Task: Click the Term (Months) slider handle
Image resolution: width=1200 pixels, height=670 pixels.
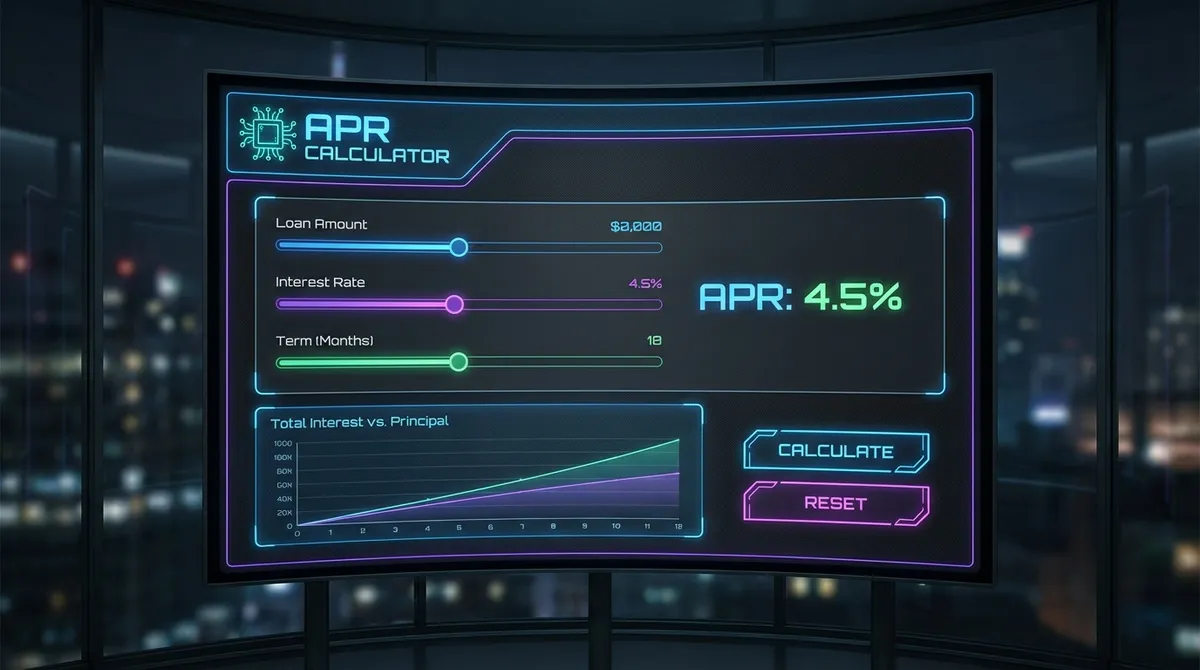Action: [x=458, y=362]
